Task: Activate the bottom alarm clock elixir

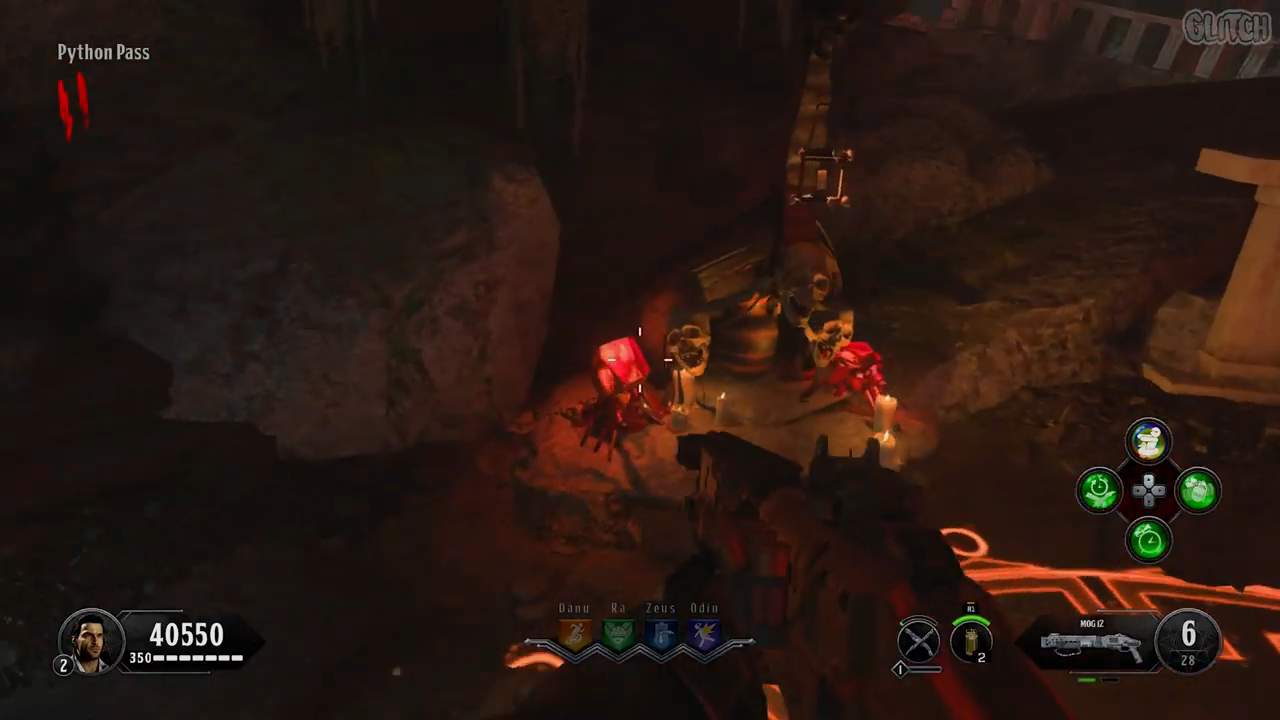Action: pyautogui.click(x=1148, y=541)
